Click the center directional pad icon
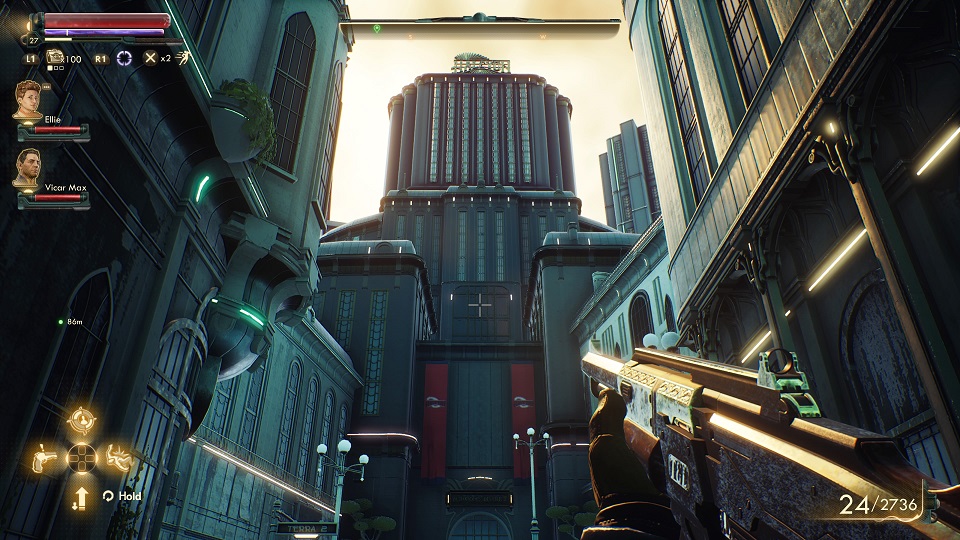This screenshot has height=540, width=960. point(81,458)
